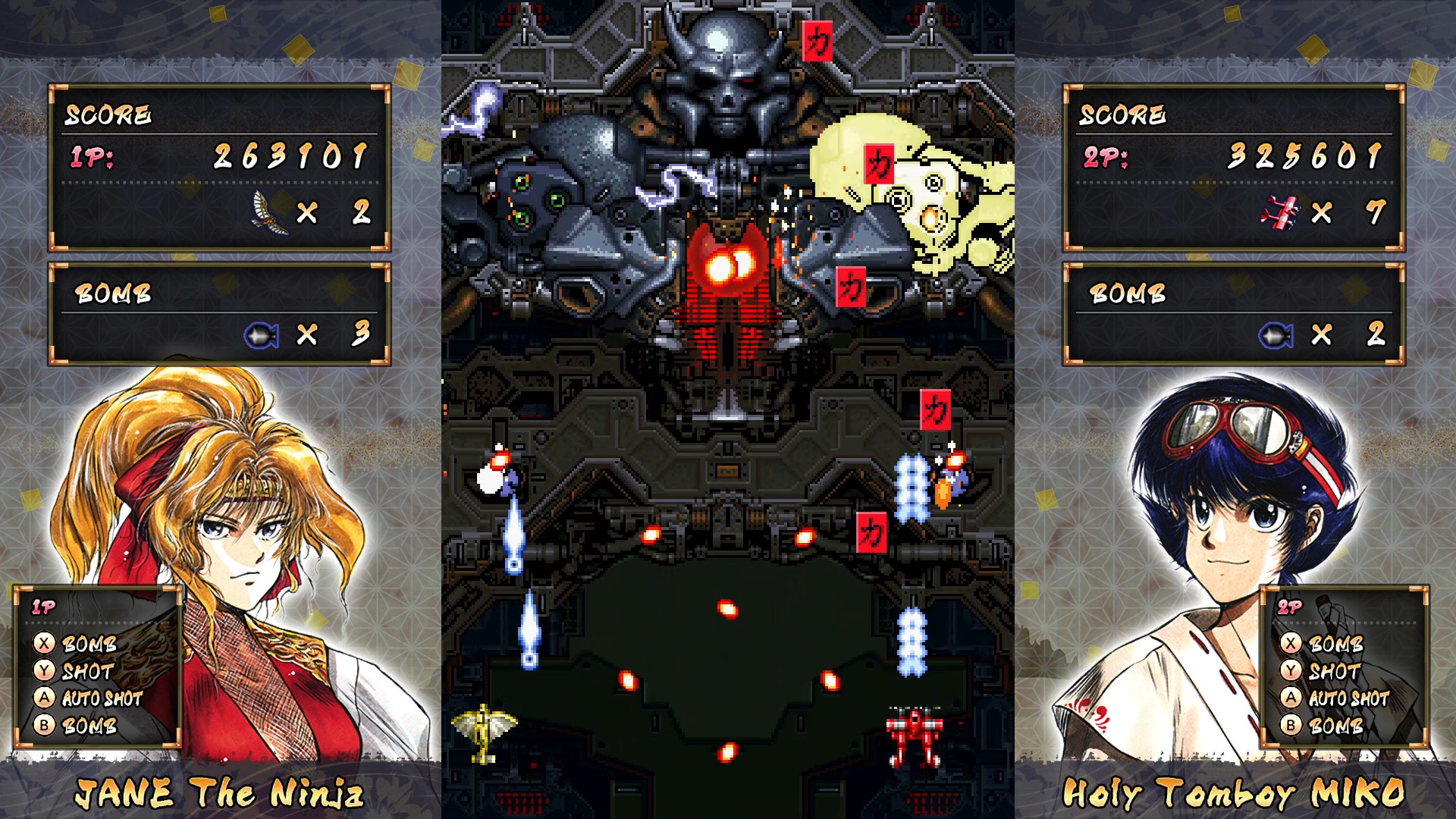This screenshot has width=1456, height=819.
Task: Click the red plane life icon in 2P's score panel
Action: pyautogui.click(x=1283, y=212)
